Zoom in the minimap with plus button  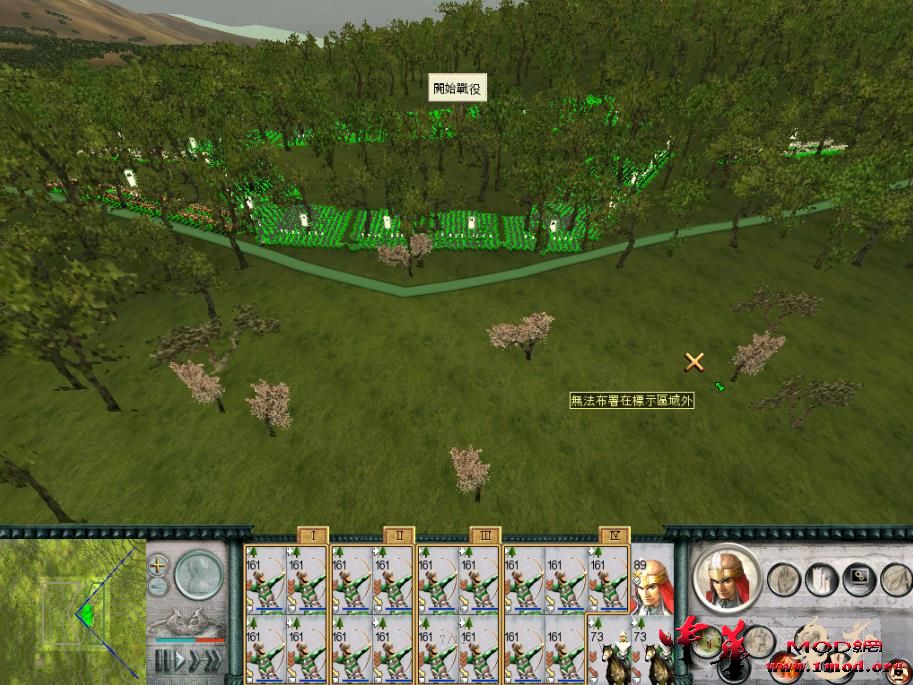(x=158, y=563)
